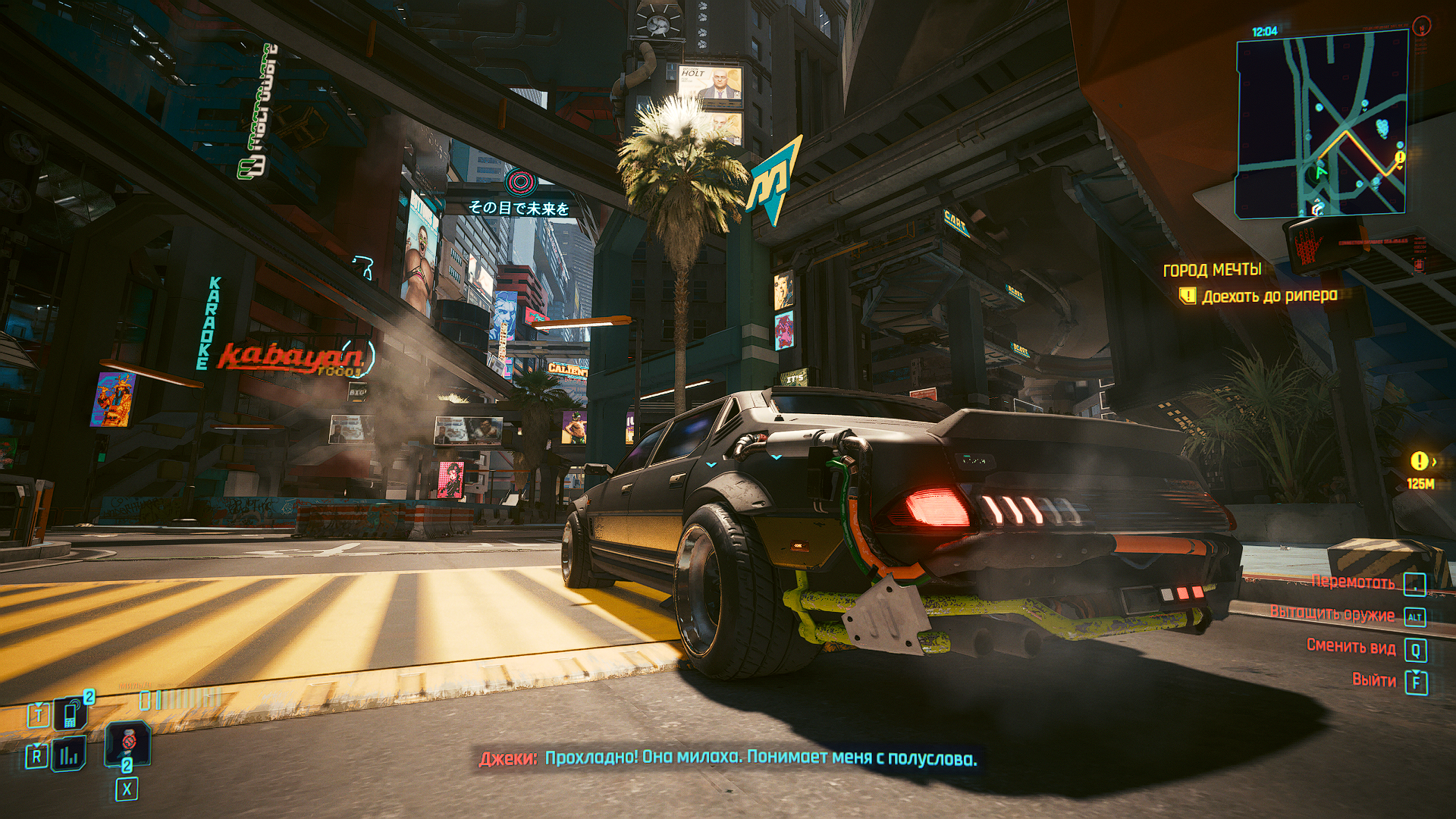This screenshot has height=819, width=1456.
Task: Open the car radio icon
Action: [71, 755]
